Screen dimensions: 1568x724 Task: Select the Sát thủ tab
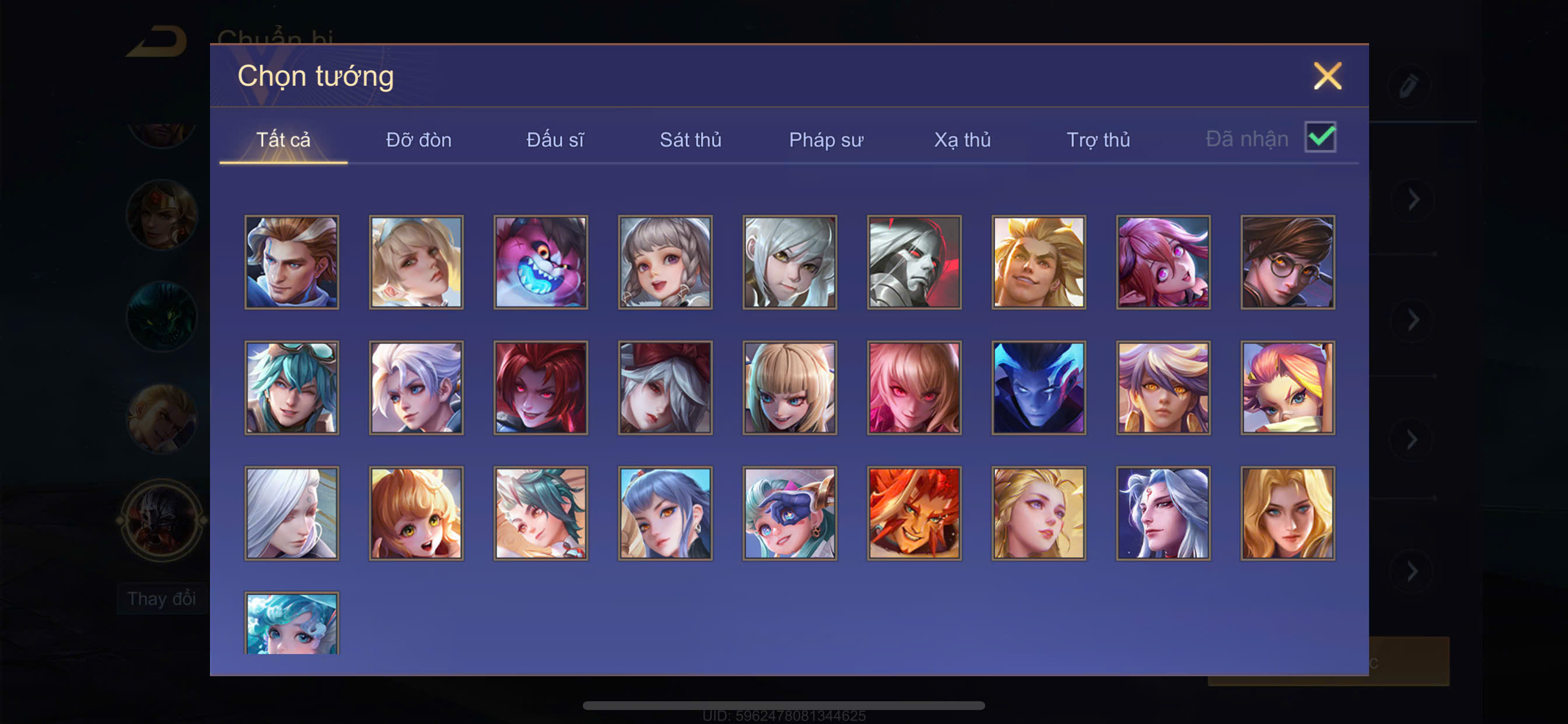[x=690, y=140]
